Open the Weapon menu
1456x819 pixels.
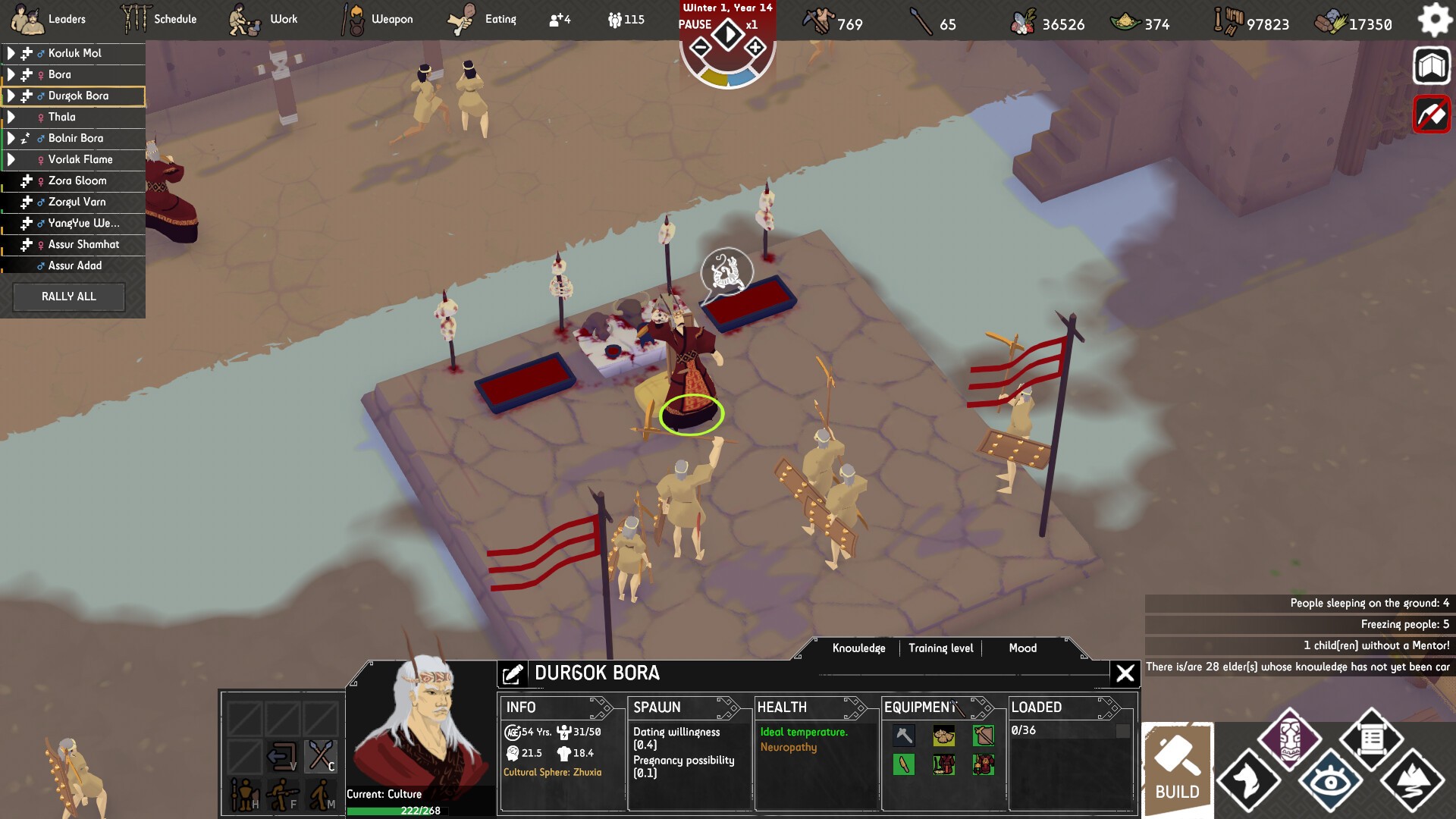(377, 19)
